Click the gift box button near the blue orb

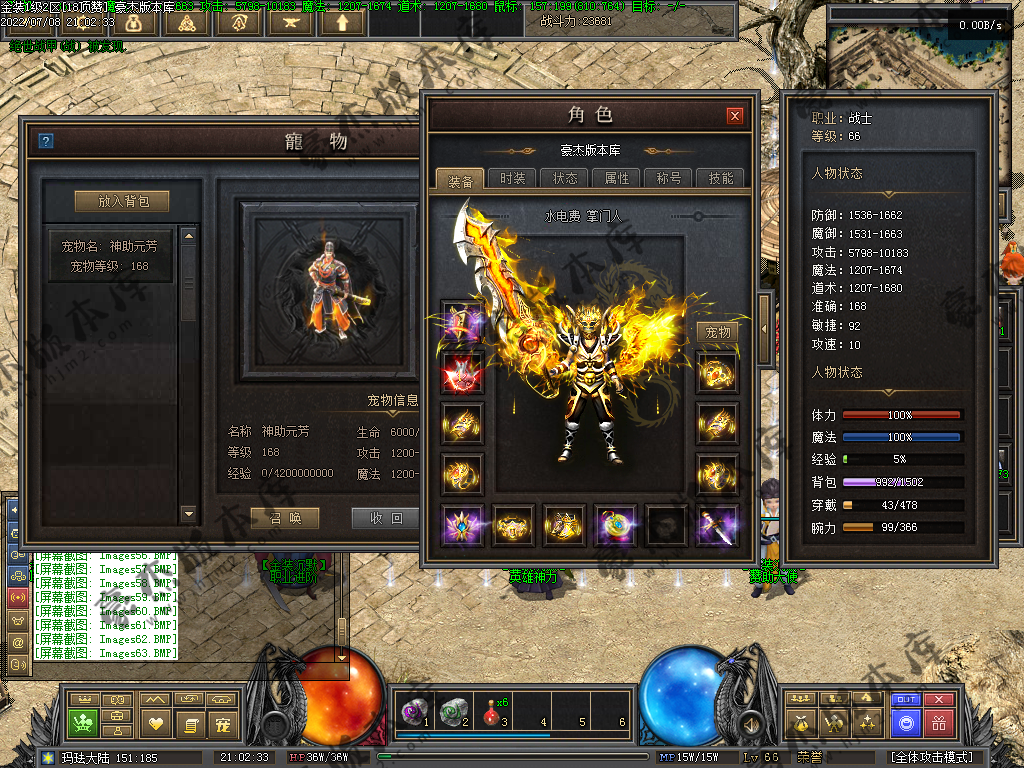[x=938, y=722]
